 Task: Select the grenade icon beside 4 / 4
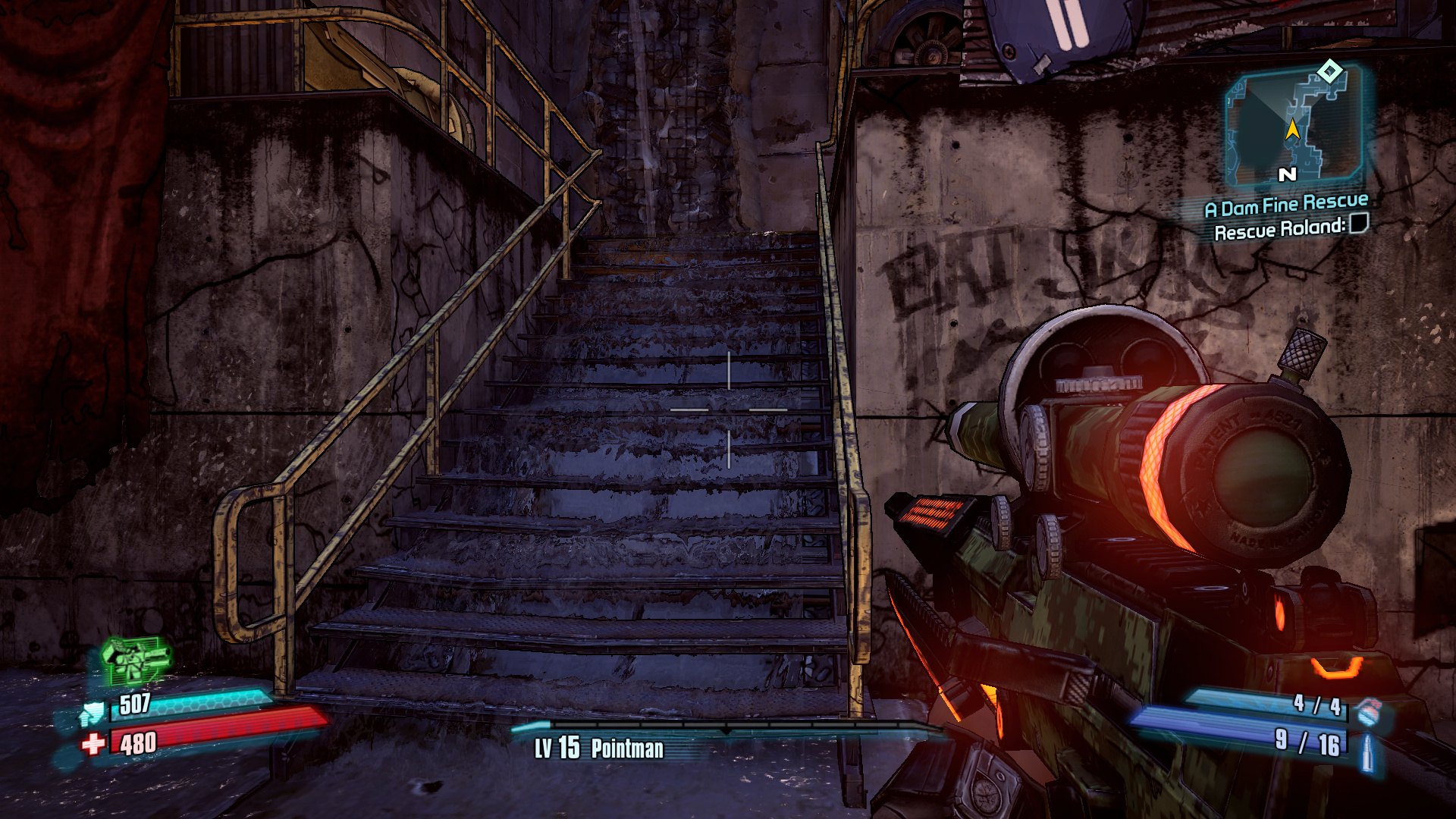(1368, 712)
